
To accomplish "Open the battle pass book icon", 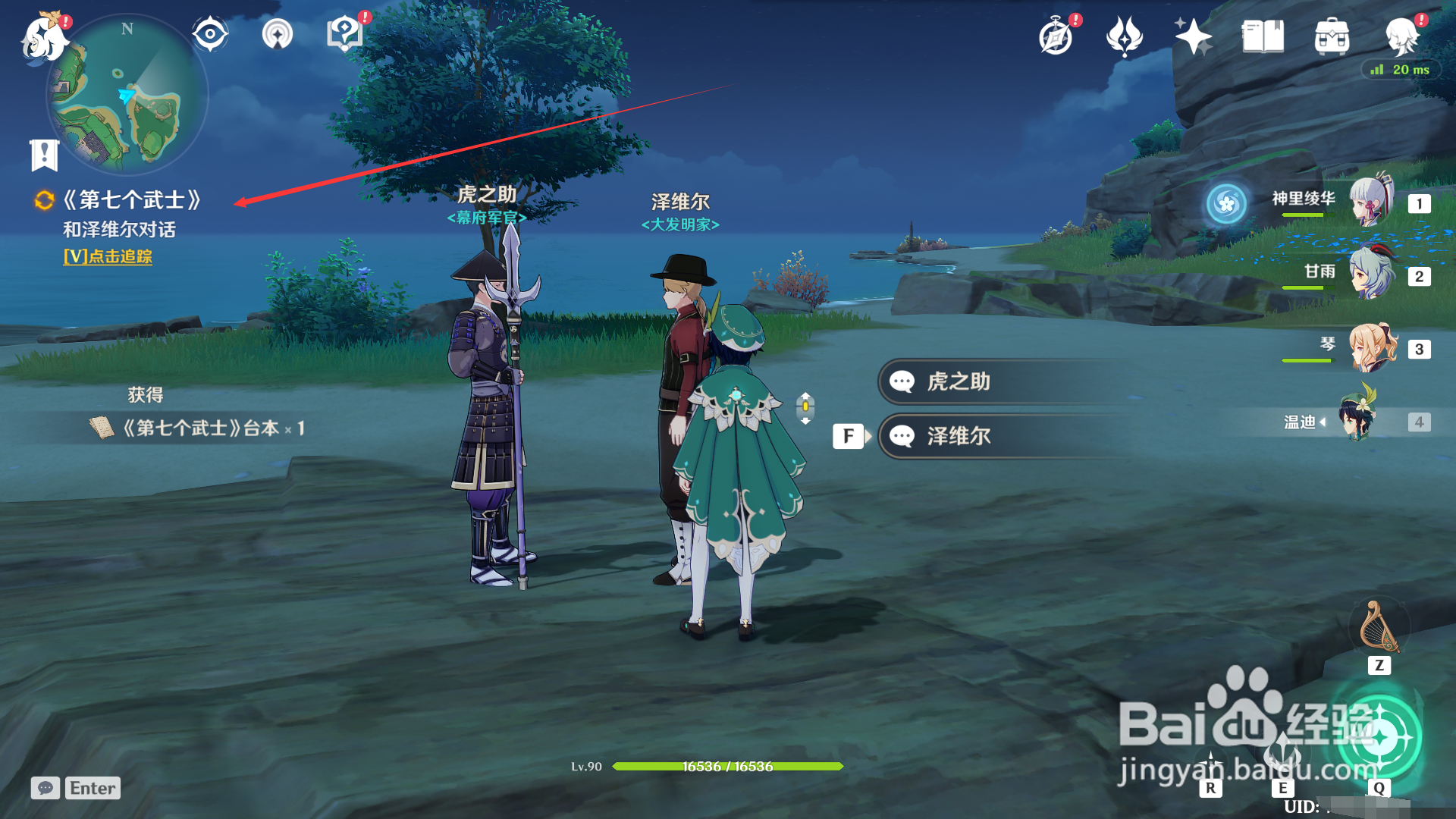I will (1263, 36).
